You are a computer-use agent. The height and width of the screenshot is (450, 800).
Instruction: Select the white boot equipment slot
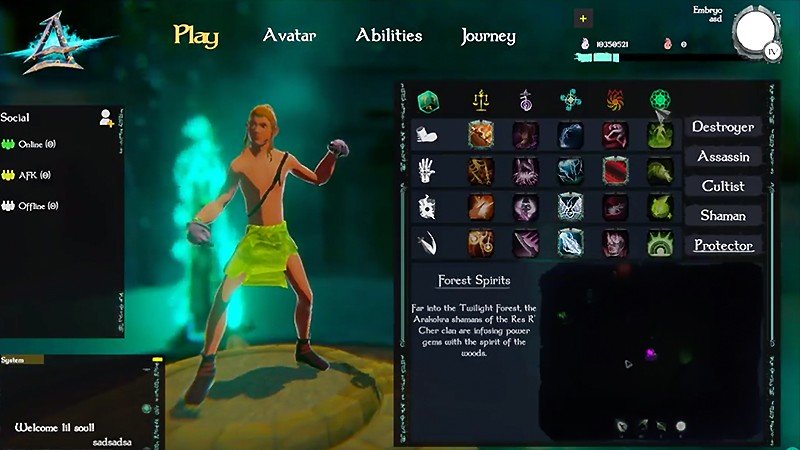pos(428,136)
